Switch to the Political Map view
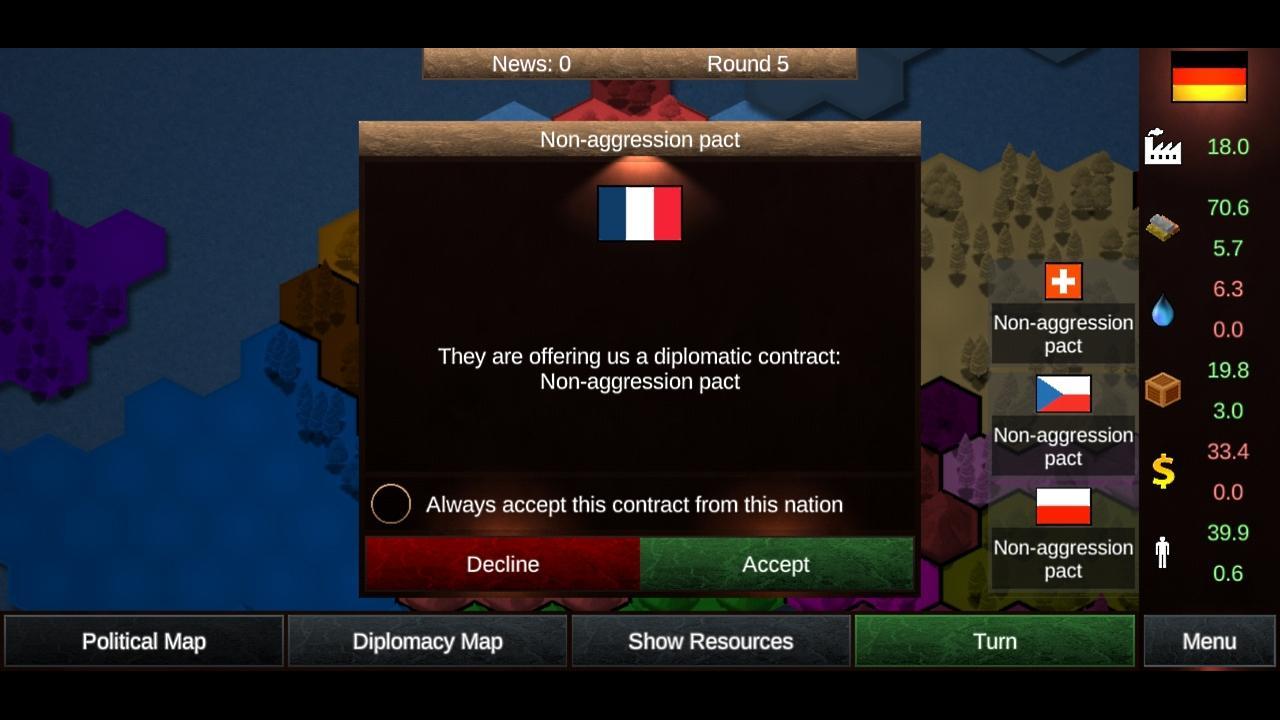This screenshot has width=1280, height=720. coord(144,641)
